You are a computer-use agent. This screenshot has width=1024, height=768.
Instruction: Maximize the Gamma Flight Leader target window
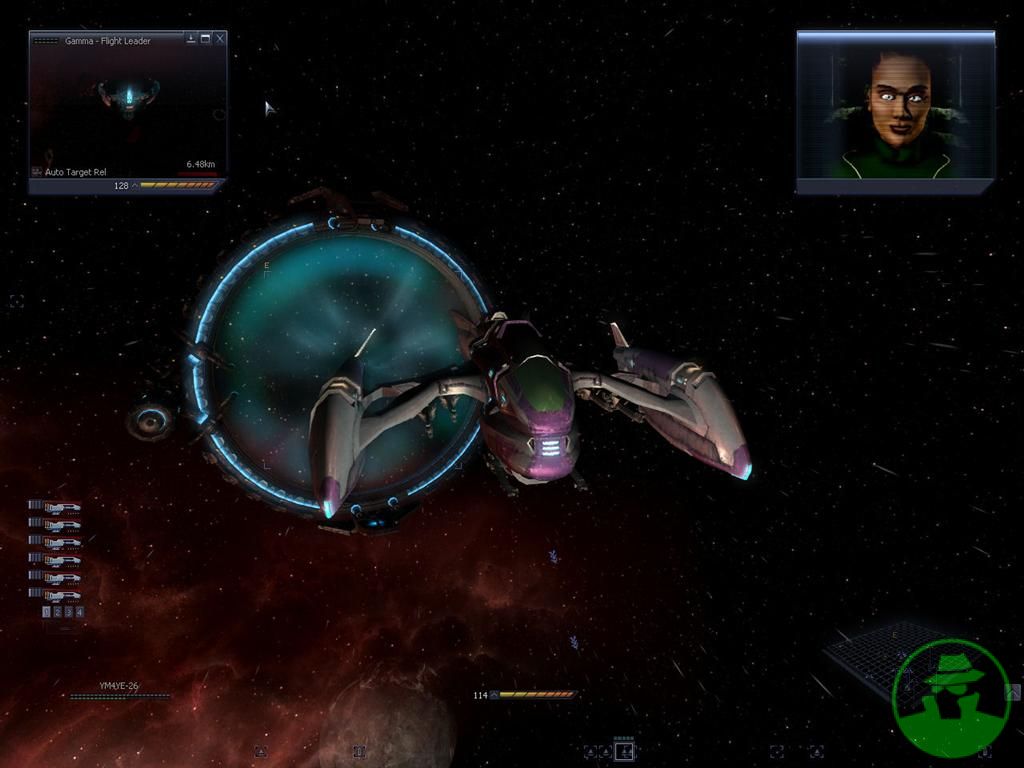[205, 39]
